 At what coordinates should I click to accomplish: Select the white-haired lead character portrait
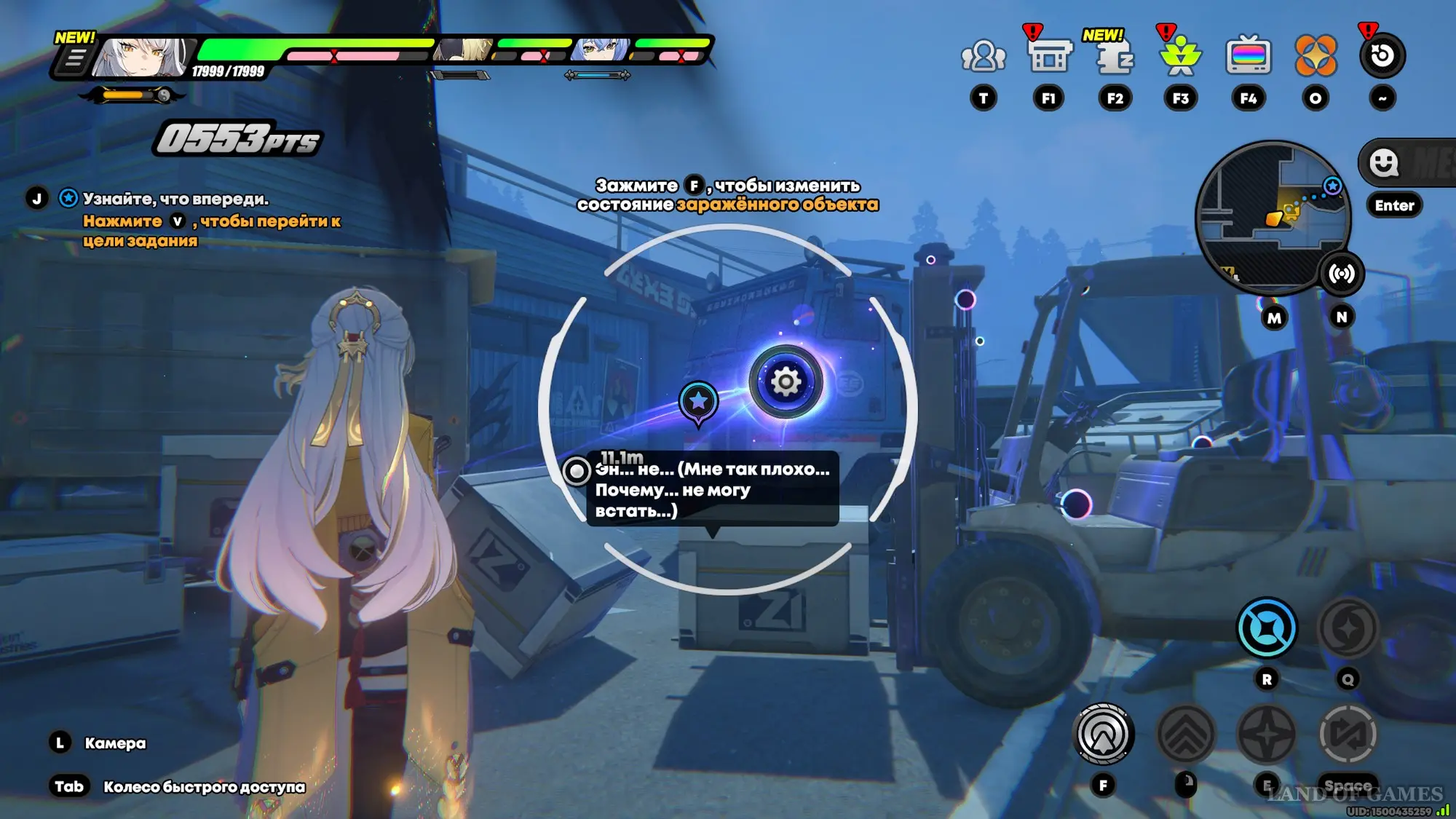coord(142,57)
